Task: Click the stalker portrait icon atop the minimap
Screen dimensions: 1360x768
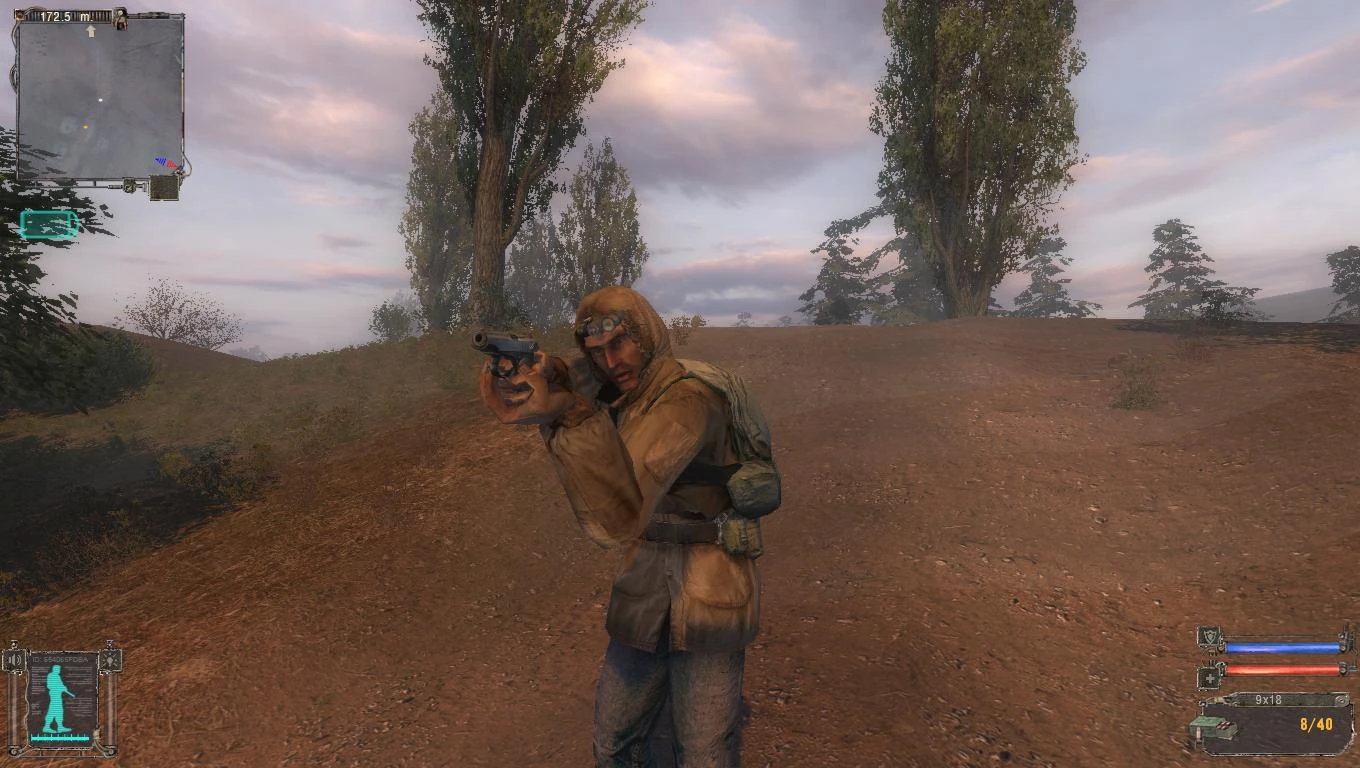Action: (x=120, y=19)
